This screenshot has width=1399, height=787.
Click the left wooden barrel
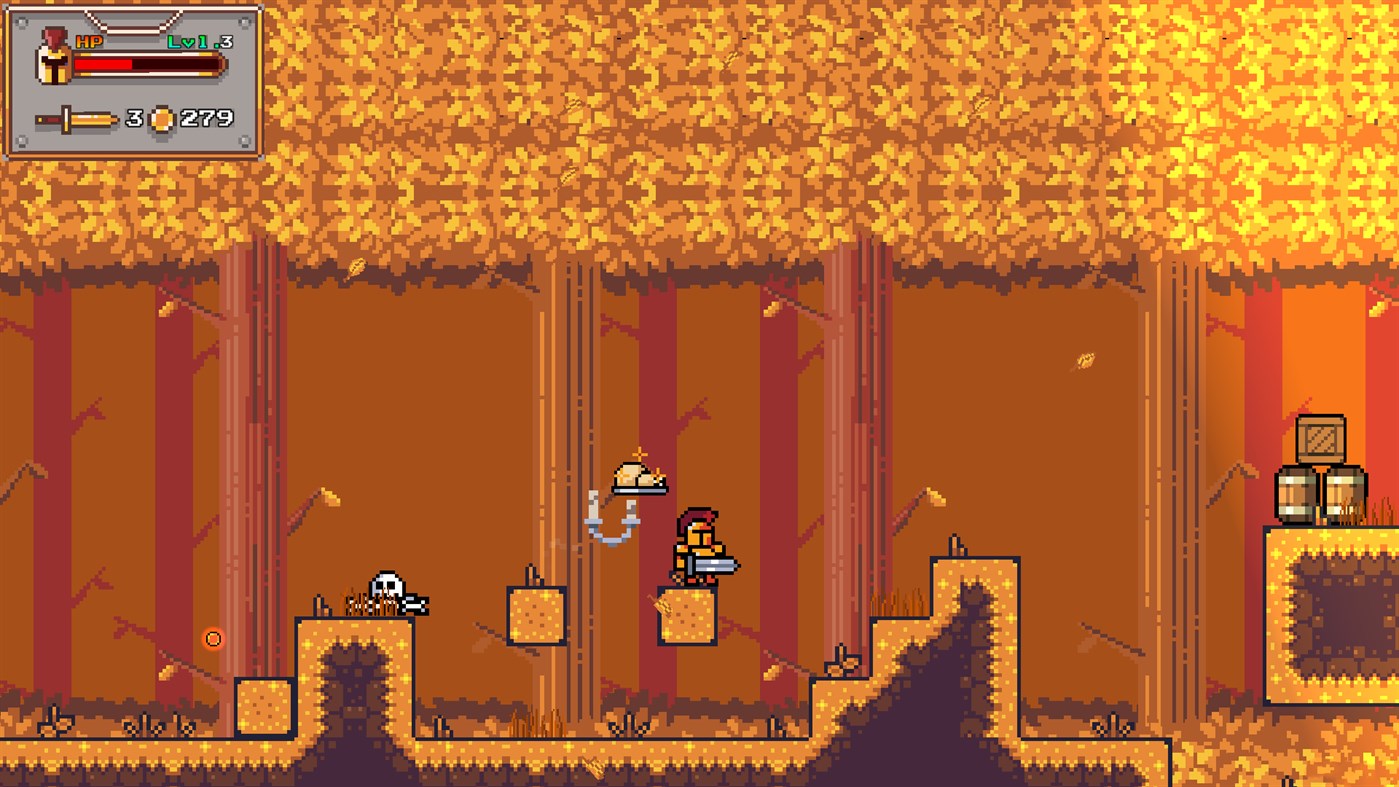(1298, 494)
